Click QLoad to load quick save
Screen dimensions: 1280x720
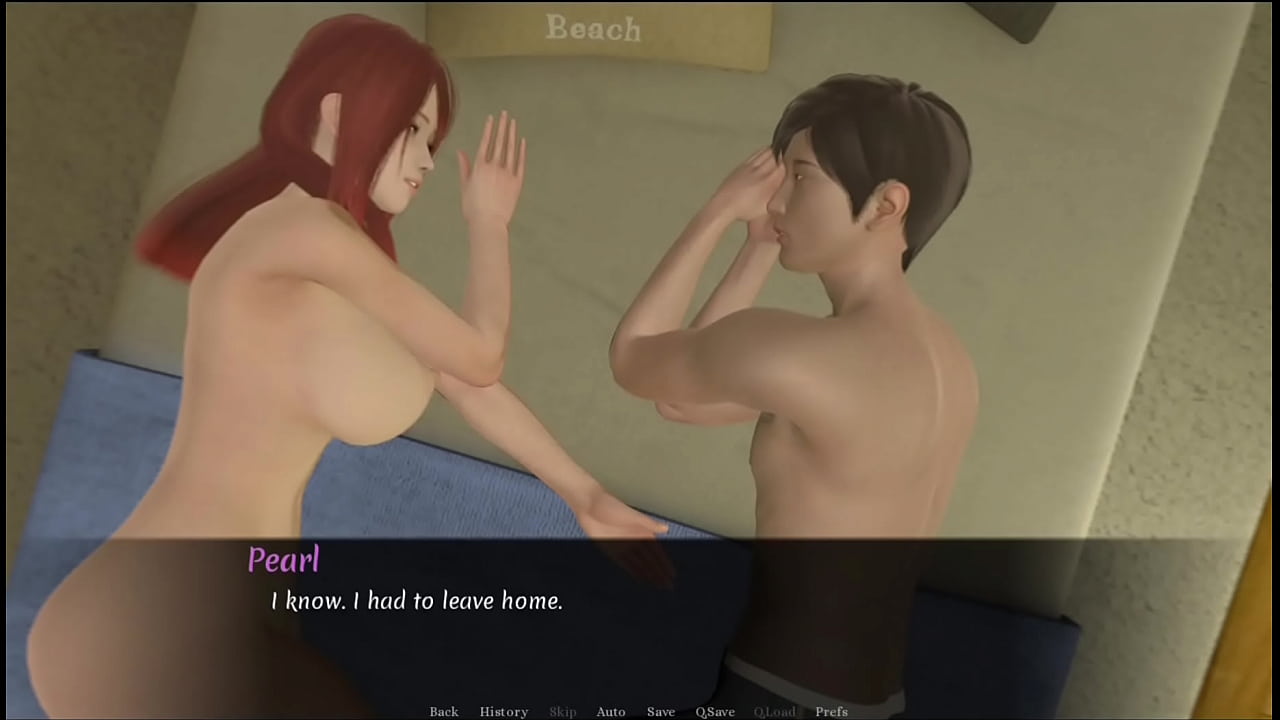[x=776, y=711]
